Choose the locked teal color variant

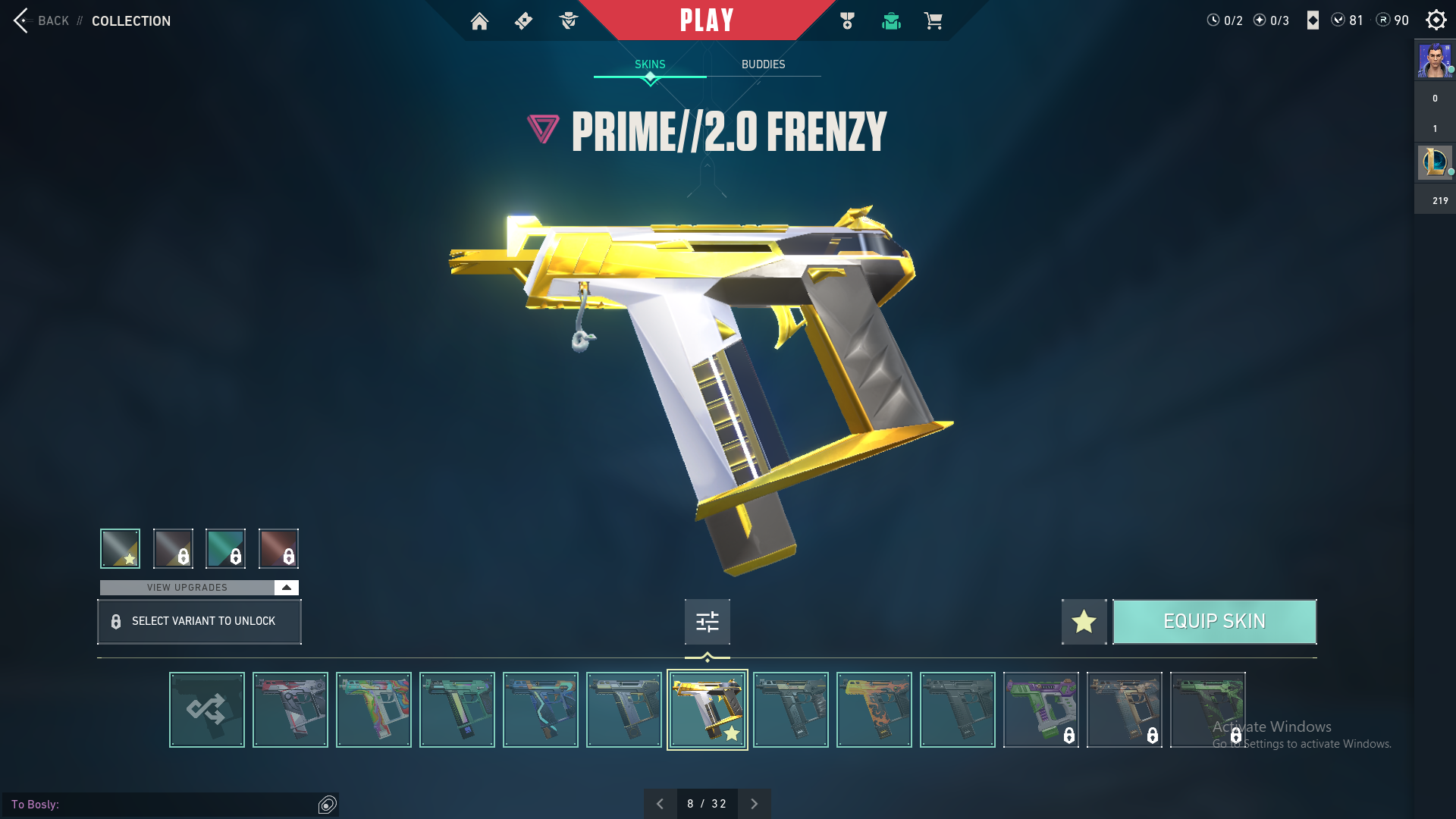coord(225,548)
